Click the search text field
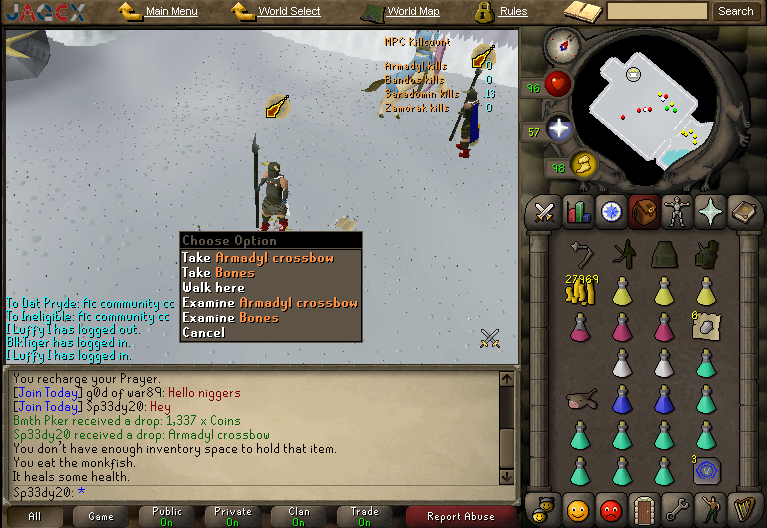The height and width of the screenshot is (528, 767). (x=657, y=12)
